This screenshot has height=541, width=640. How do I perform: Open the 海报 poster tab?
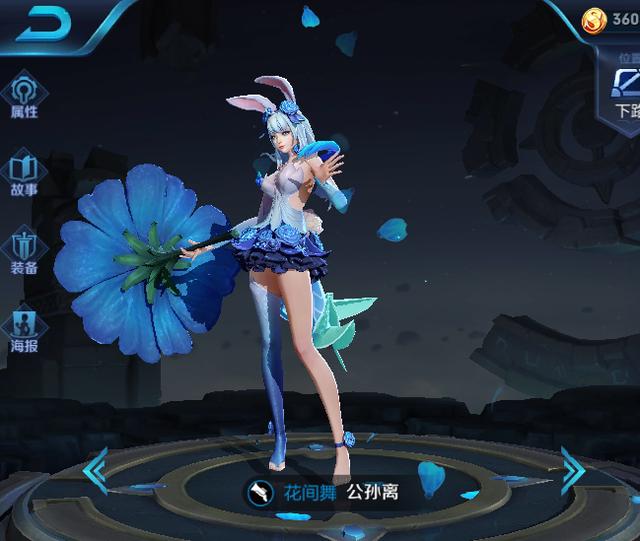point(23,328)
